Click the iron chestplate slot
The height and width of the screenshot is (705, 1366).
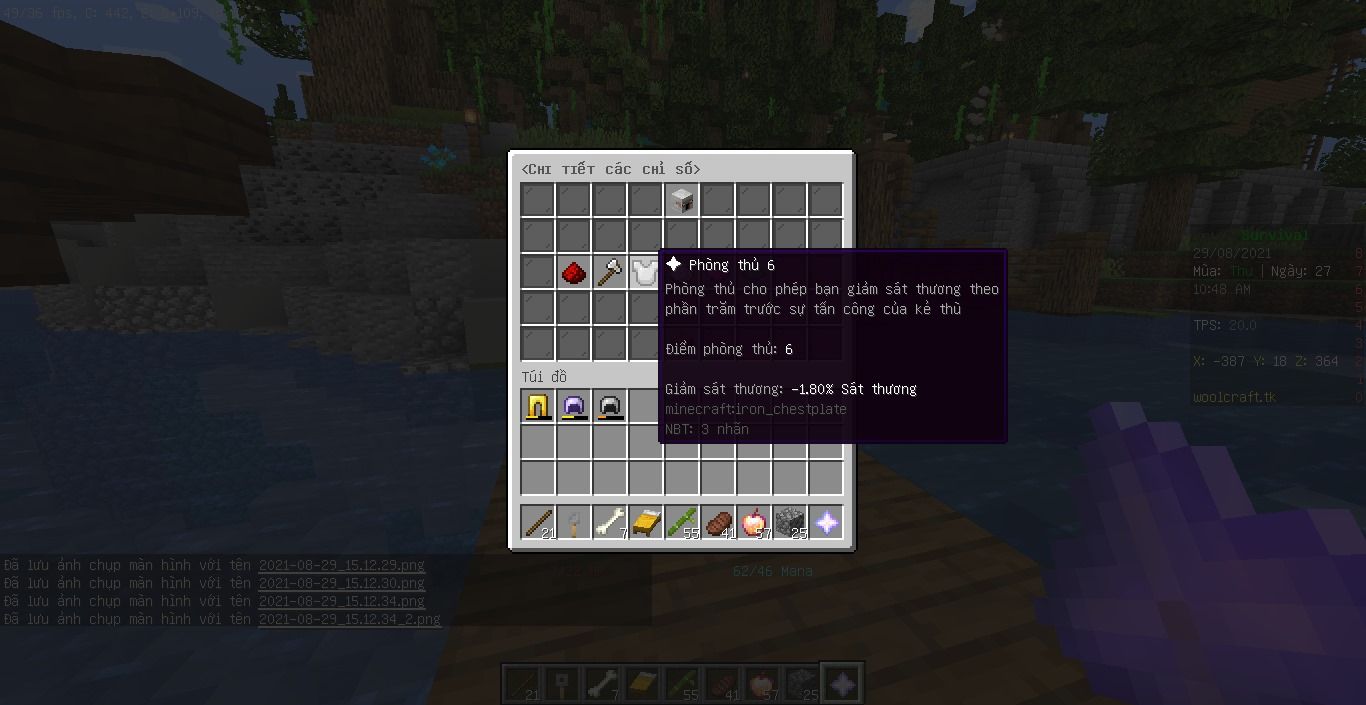[x=645, y=272]
